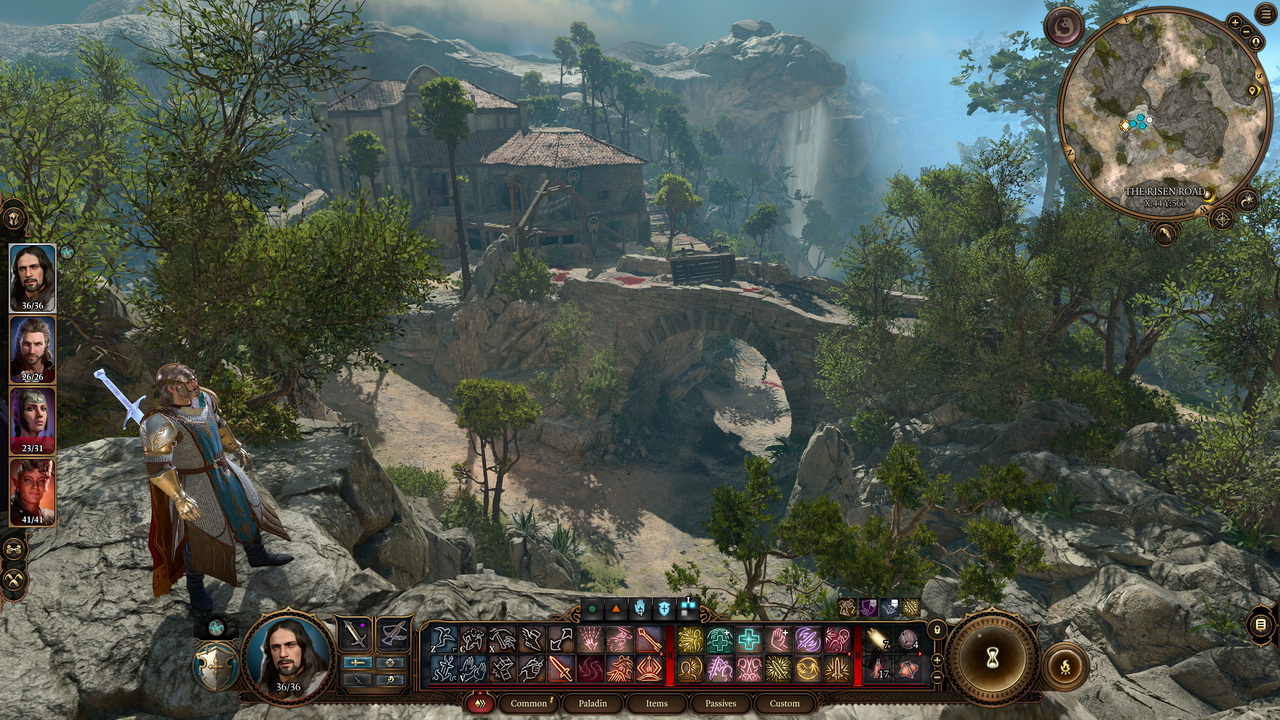
Task: Select the Passives tab
Action: coord(720,703)
